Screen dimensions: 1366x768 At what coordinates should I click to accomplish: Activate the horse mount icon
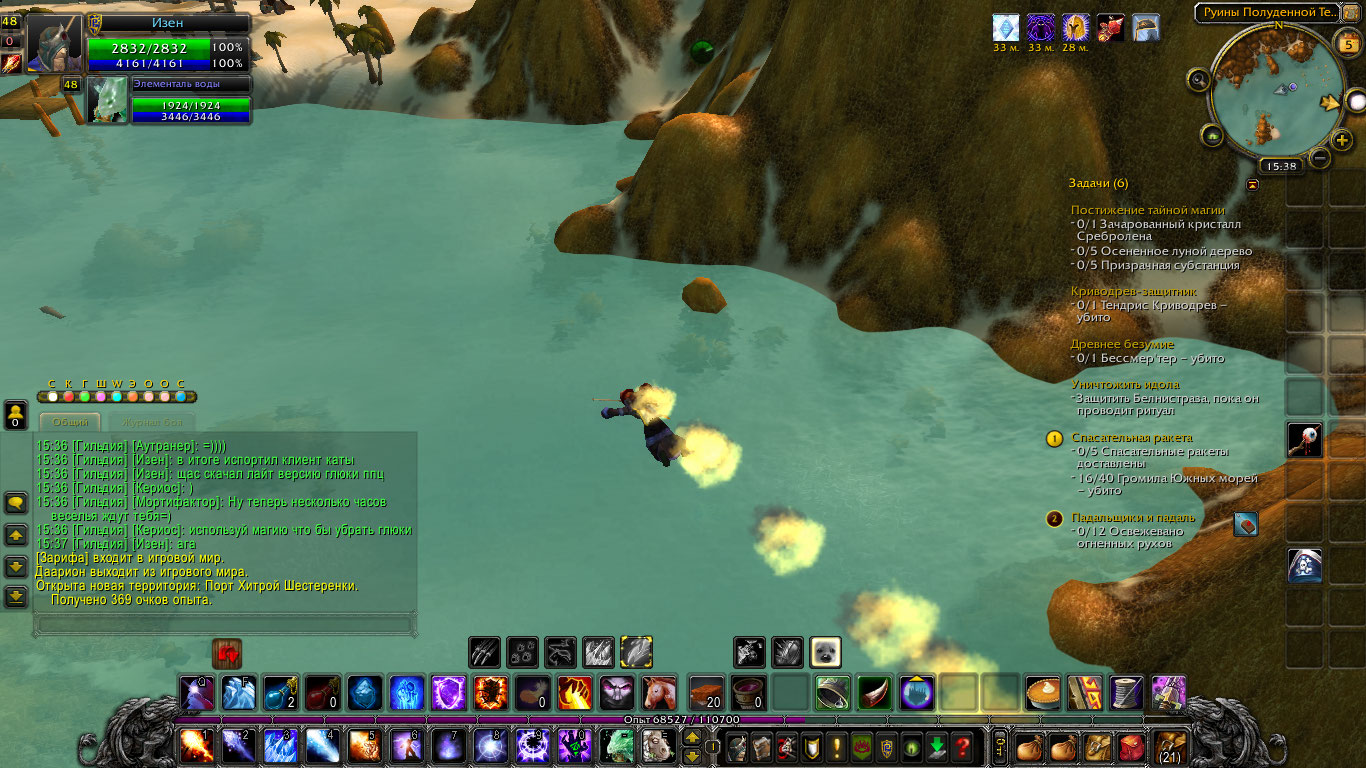[x=659, y=693]
